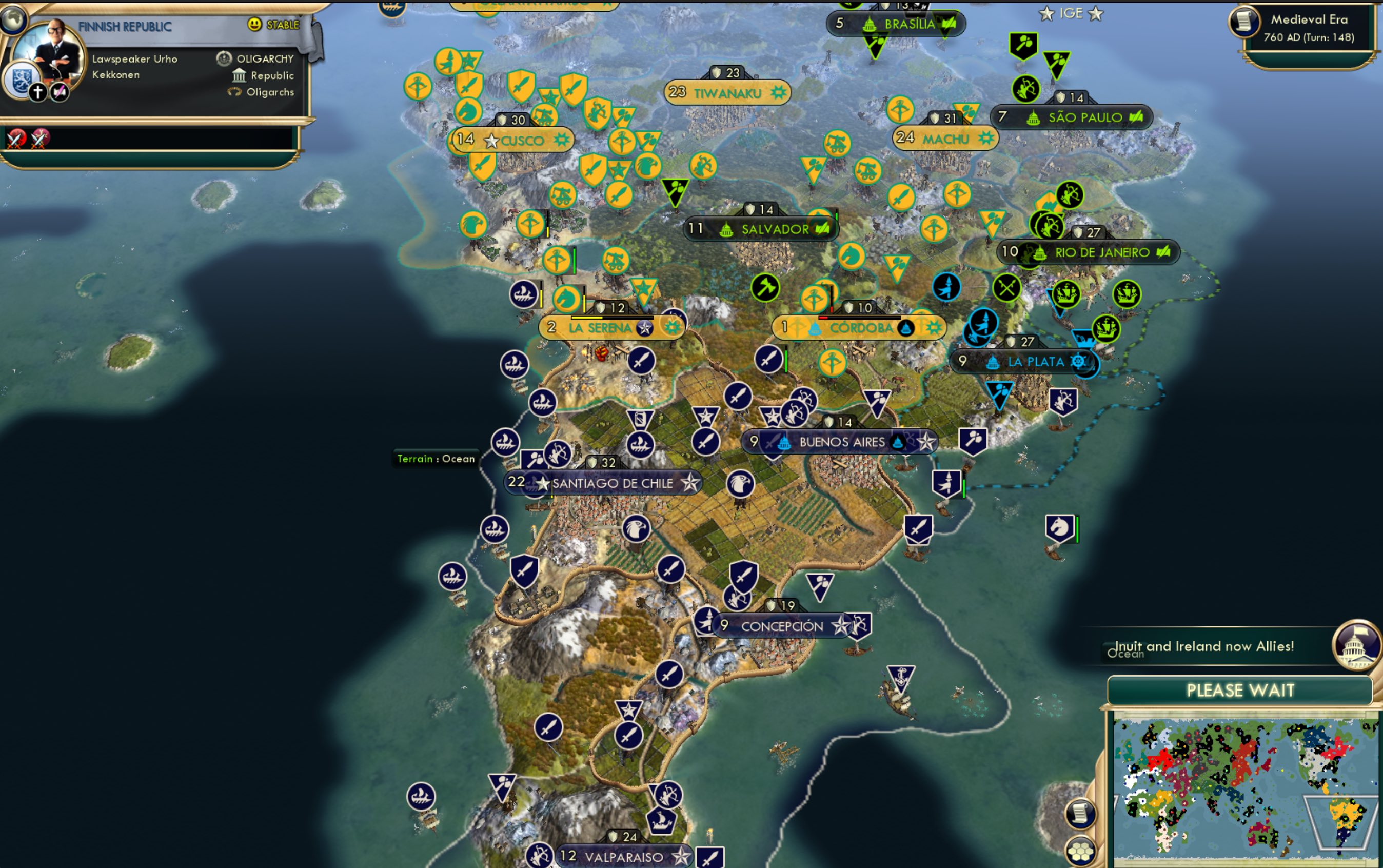The height and width of the screenshot is (868, 1383).
Task: Click the Republic building icon in leader panel
Action: (239, 75)
